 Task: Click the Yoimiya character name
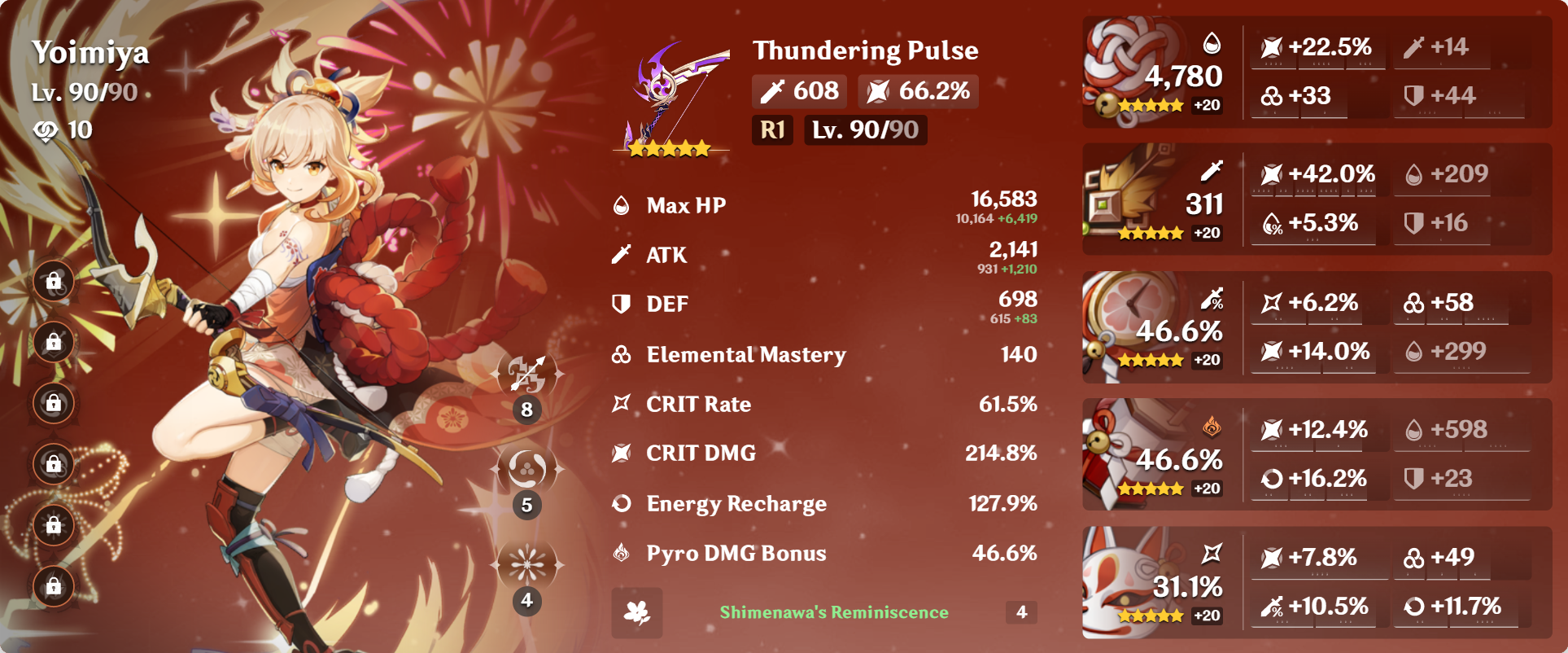[x=92, y=54]
